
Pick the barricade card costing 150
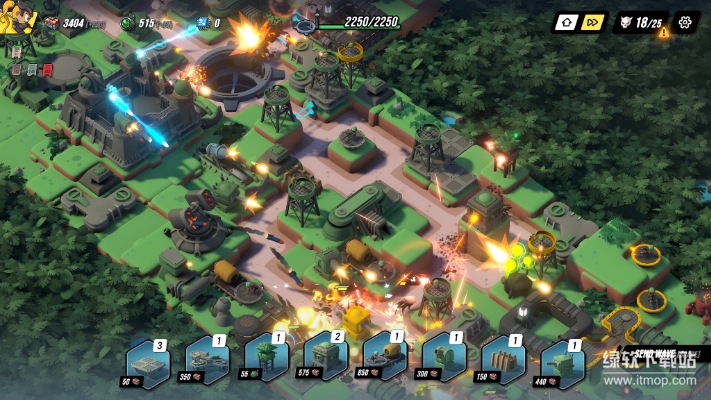503,361
